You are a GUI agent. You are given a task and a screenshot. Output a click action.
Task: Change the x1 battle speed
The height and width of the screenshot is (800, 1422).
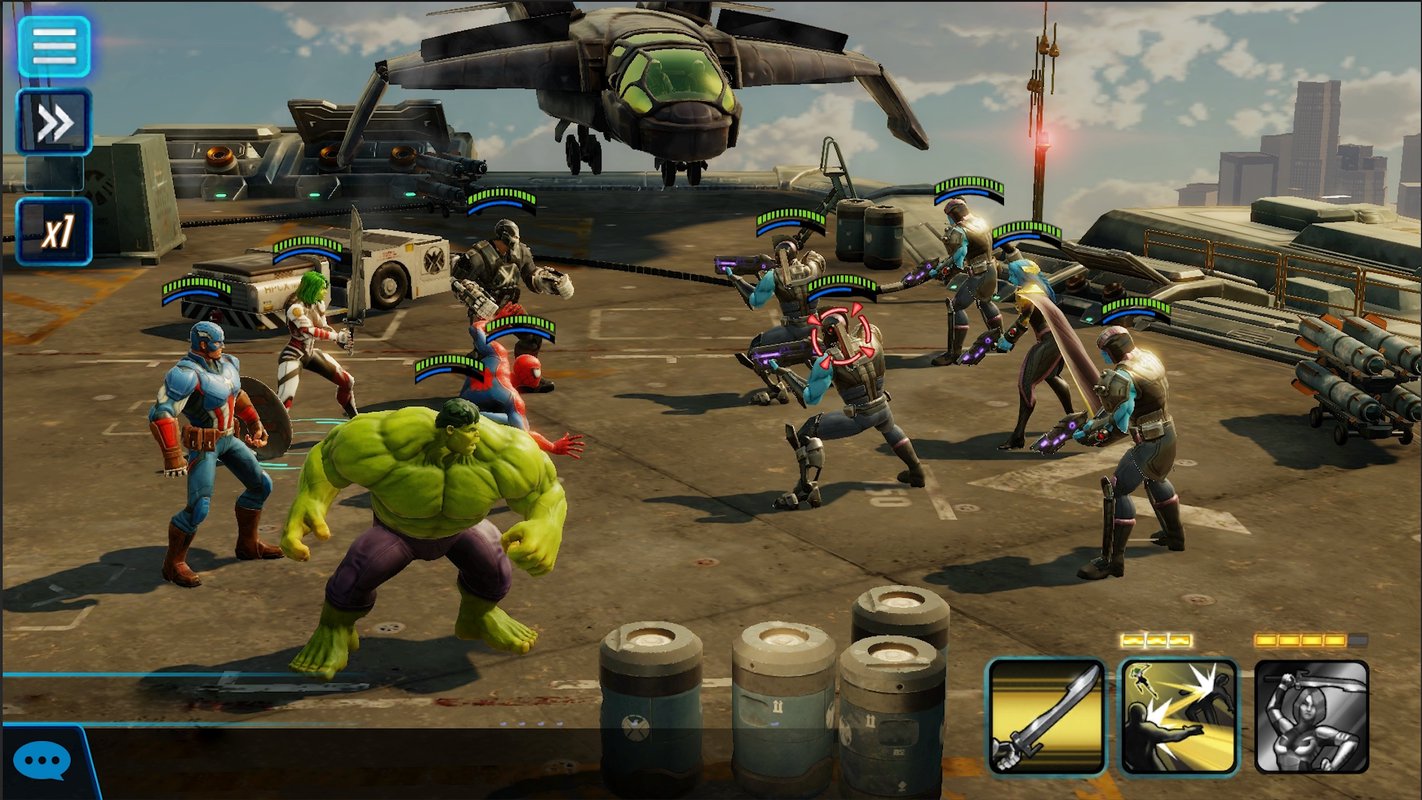54,231
